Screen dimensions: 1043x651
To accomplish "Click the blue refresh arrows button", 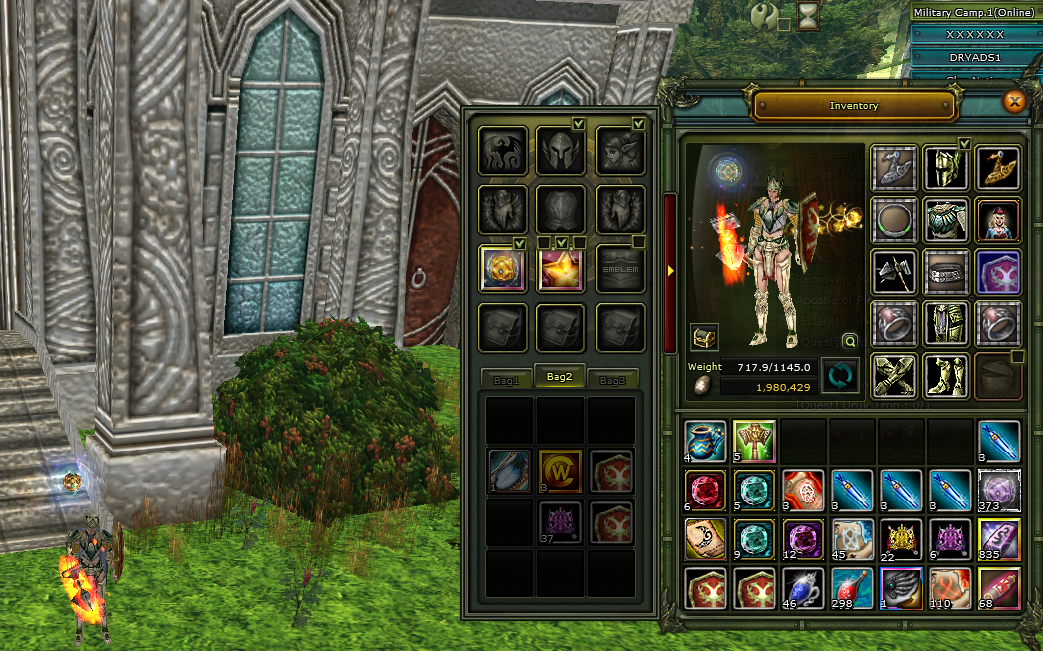I will pos(840,376).
